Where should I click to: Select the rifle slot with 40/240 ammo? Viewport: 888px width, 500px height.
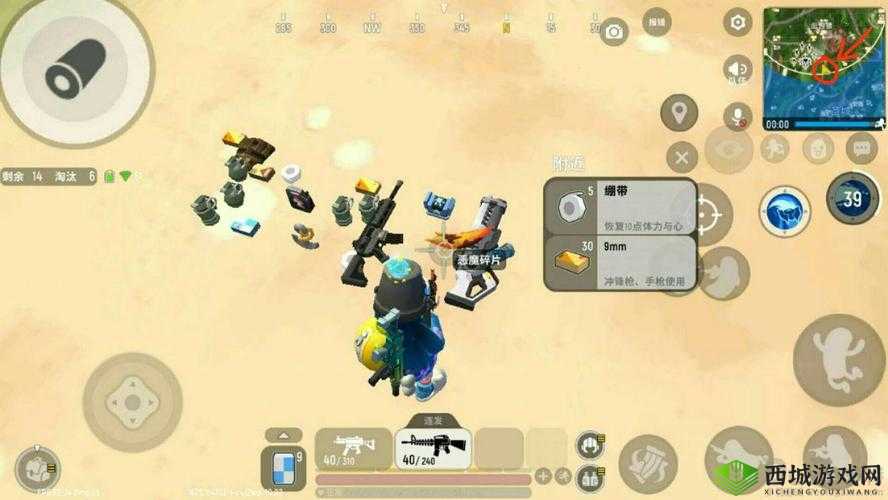pyautogui.click(x=431, y=448)
